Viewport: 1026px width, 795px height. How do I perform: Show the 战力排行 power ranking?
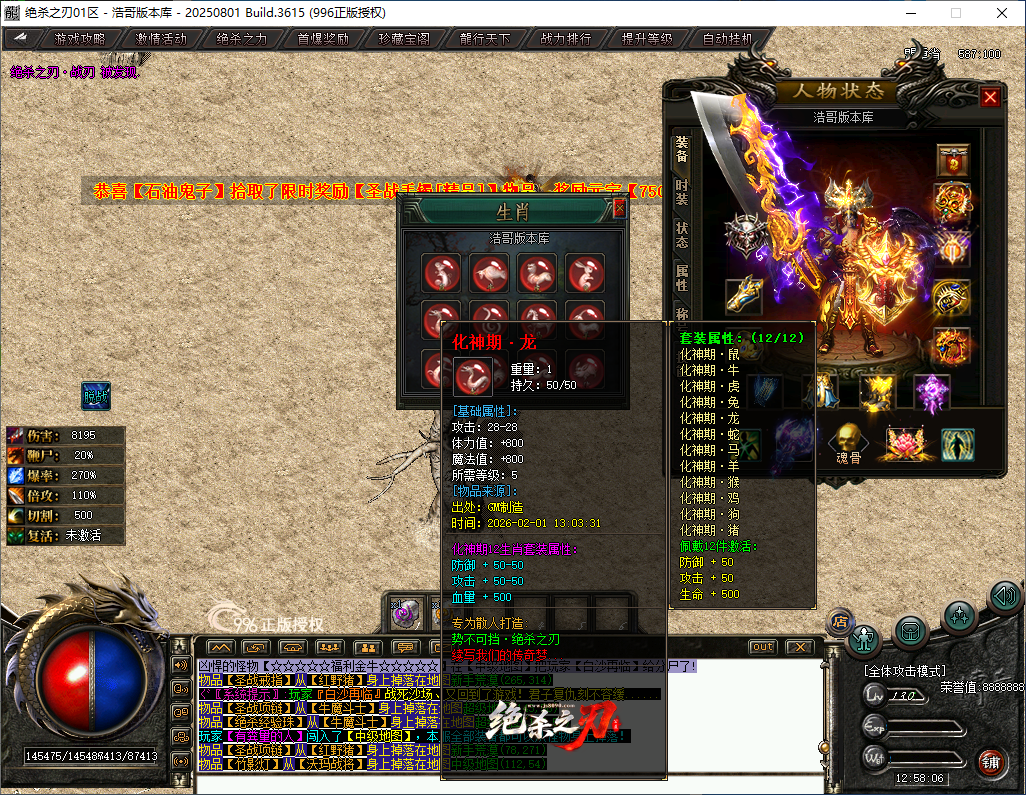point(566,39)
